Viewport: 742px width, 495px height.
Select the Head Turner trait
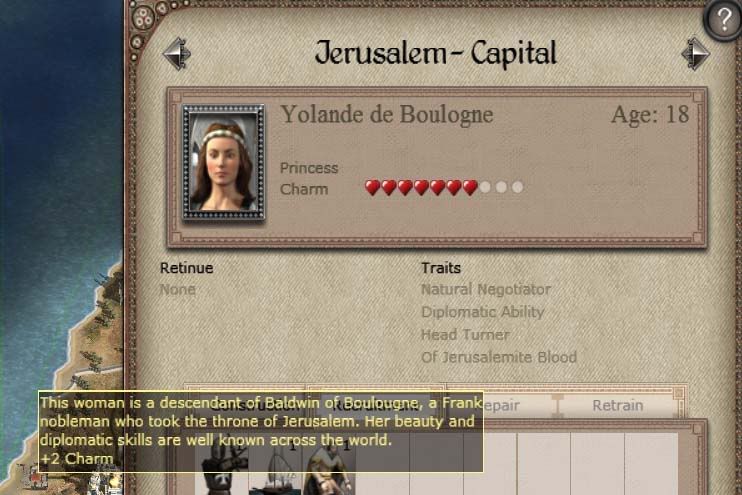tap(465, 334)
